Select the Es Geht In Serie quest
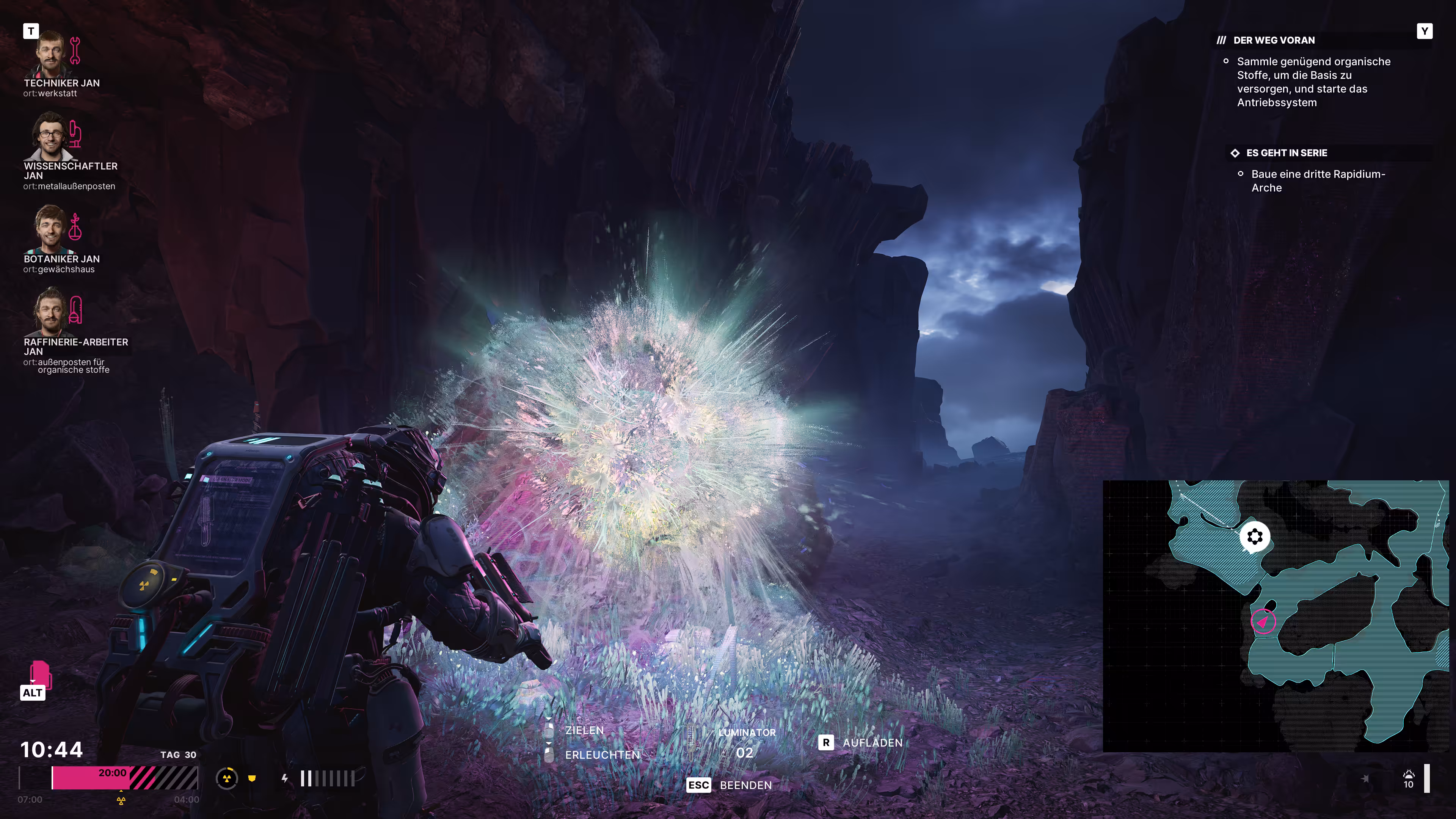Viewport: 1456px width, 819px height. click(1287, 153)
